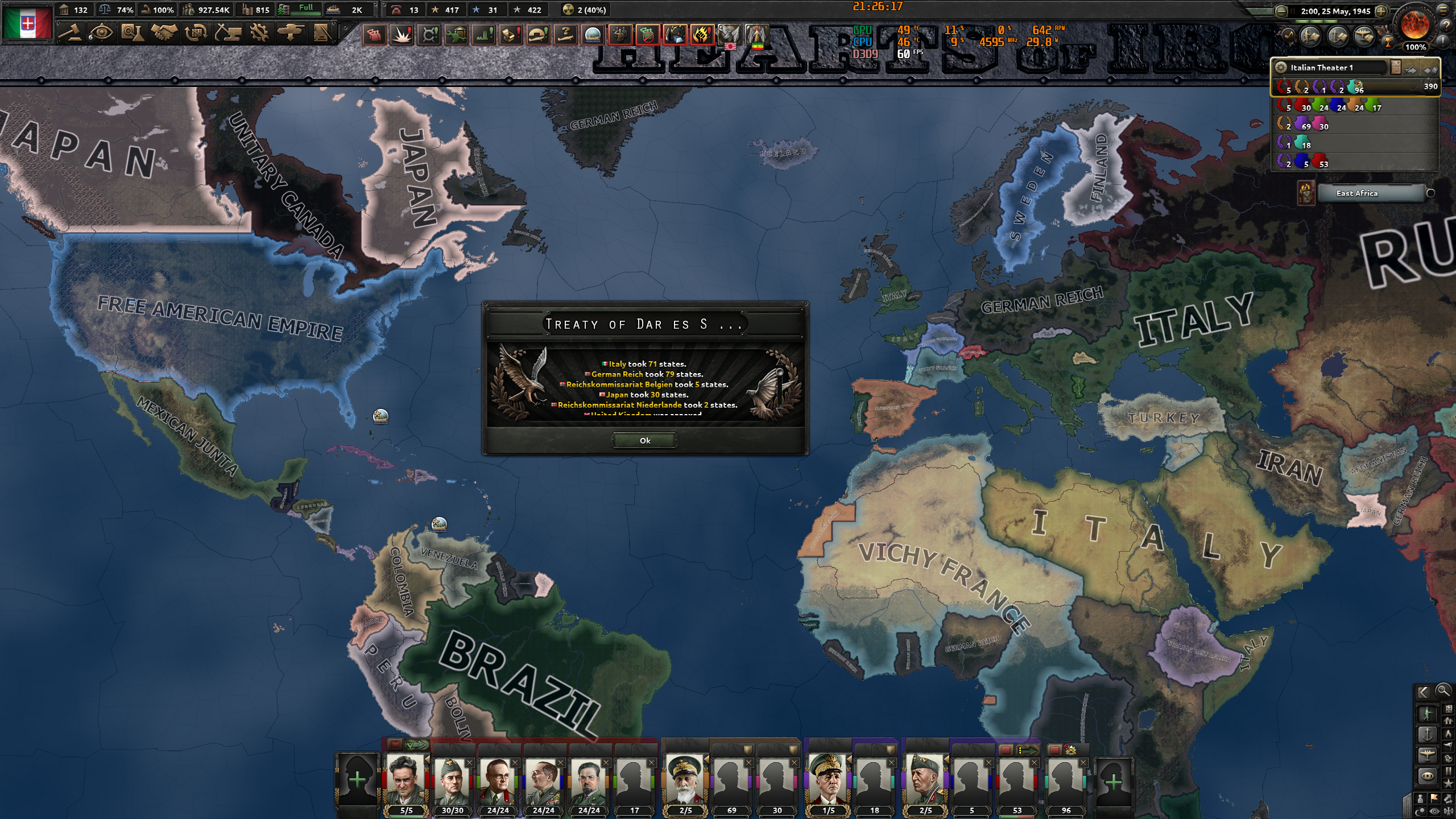This screenshot has width=1456, height=819.
Task: Toggle air units visibility with the airplane icon
Action: (x=1428, y=755)
